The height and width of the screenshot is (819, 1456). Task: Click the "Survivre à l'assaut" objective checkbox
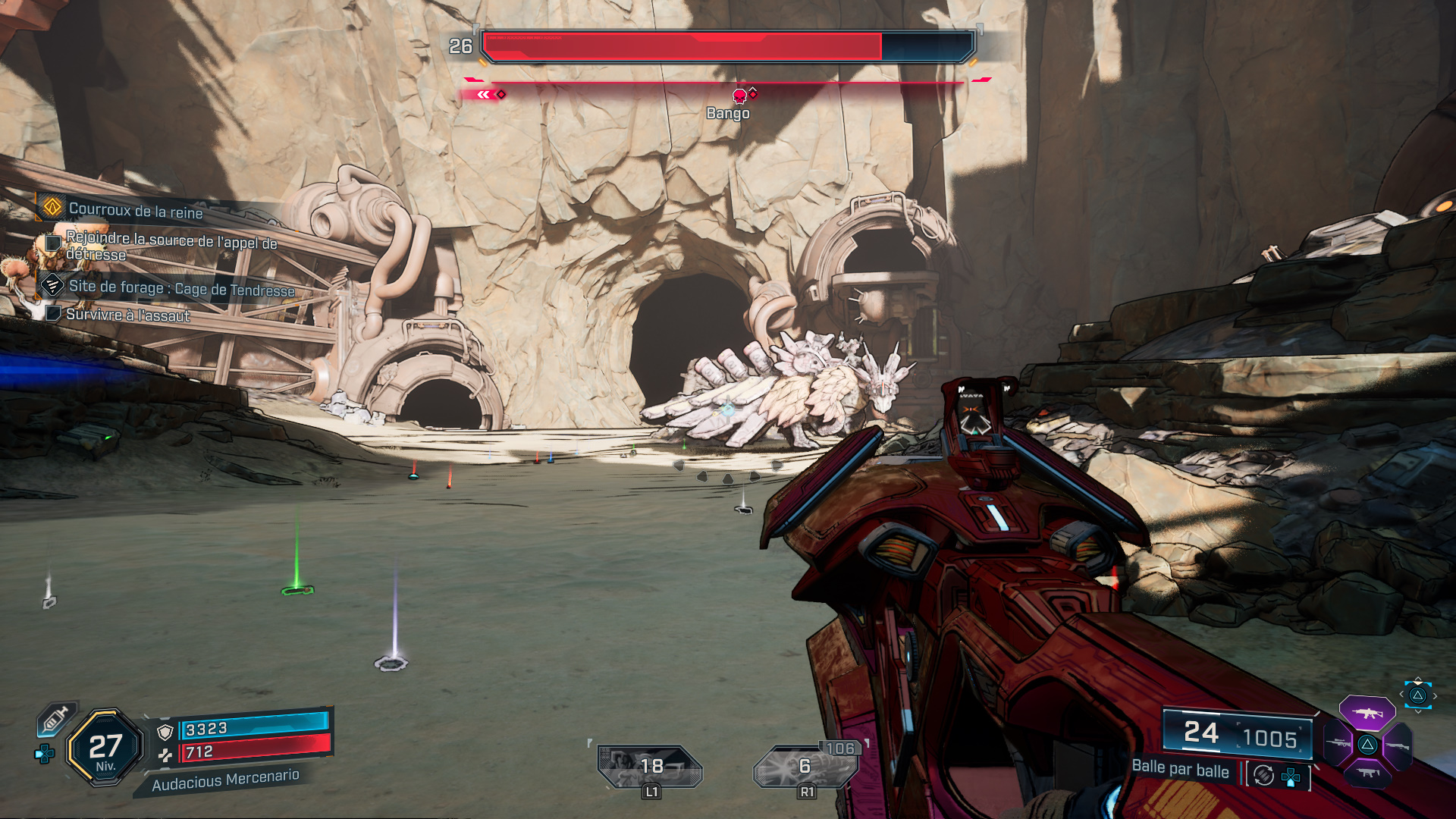53,313
